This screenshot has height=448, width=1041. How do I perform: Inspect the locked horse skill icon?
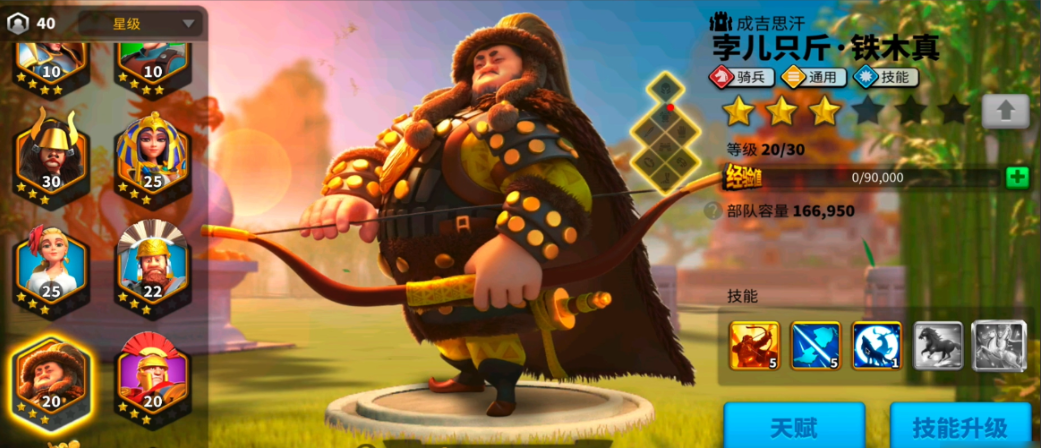pyautogui.click(x=938, y=345)
